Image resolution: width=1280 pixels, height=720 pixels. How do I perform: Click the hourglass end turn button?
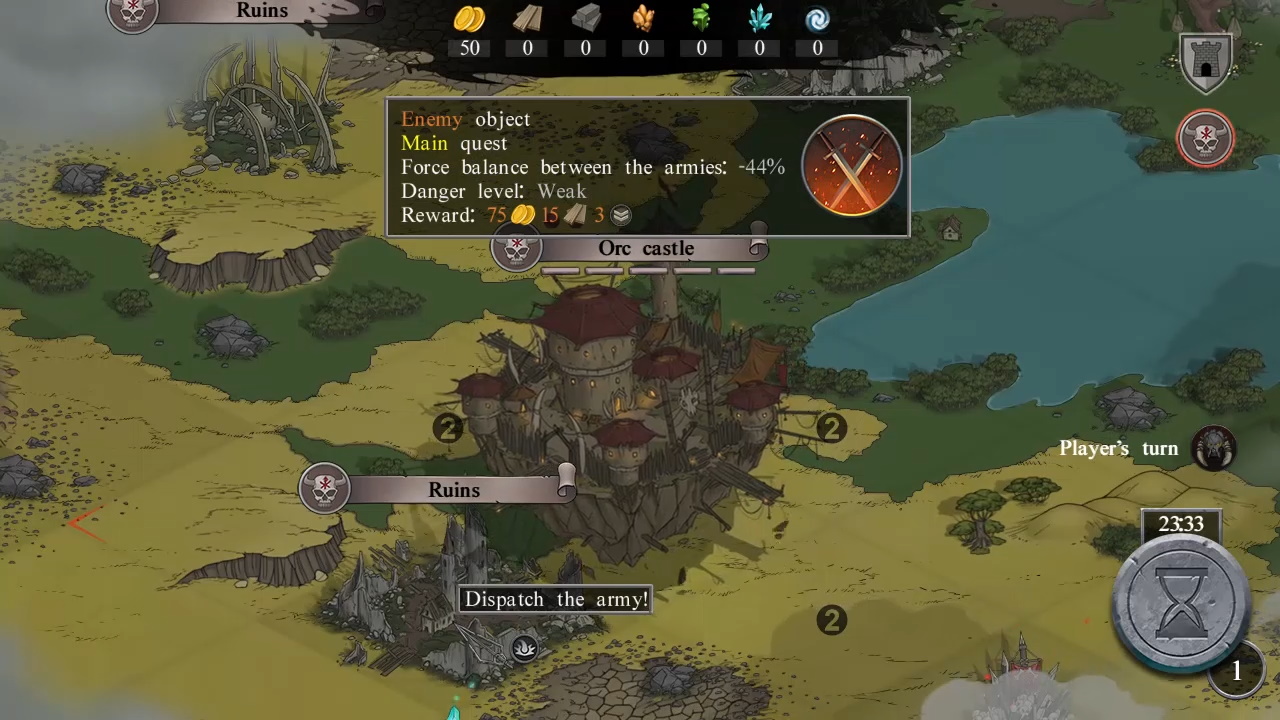point(1179,600)
